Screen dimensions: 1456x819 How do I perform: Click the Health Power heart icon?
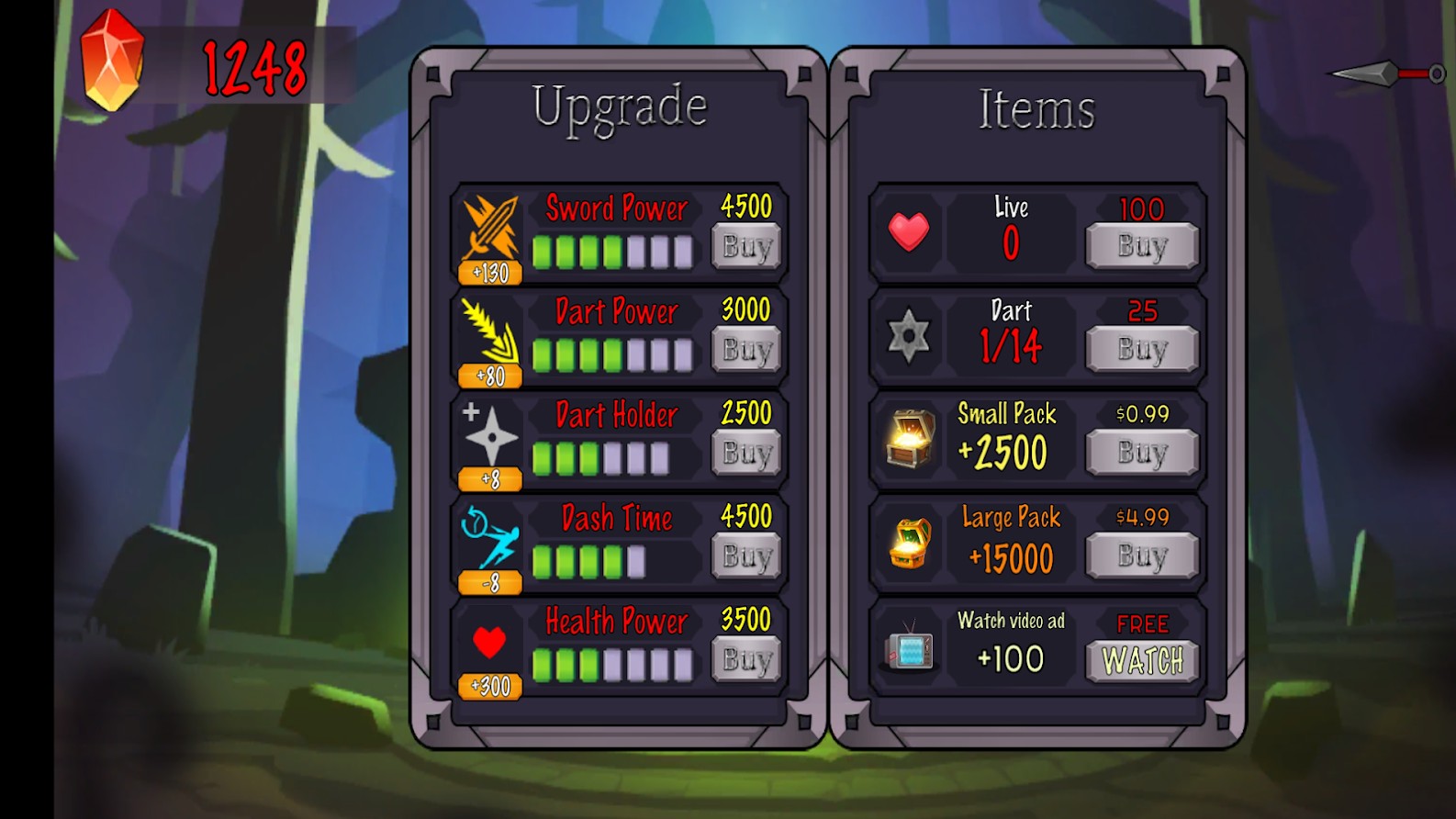(489, 642)
